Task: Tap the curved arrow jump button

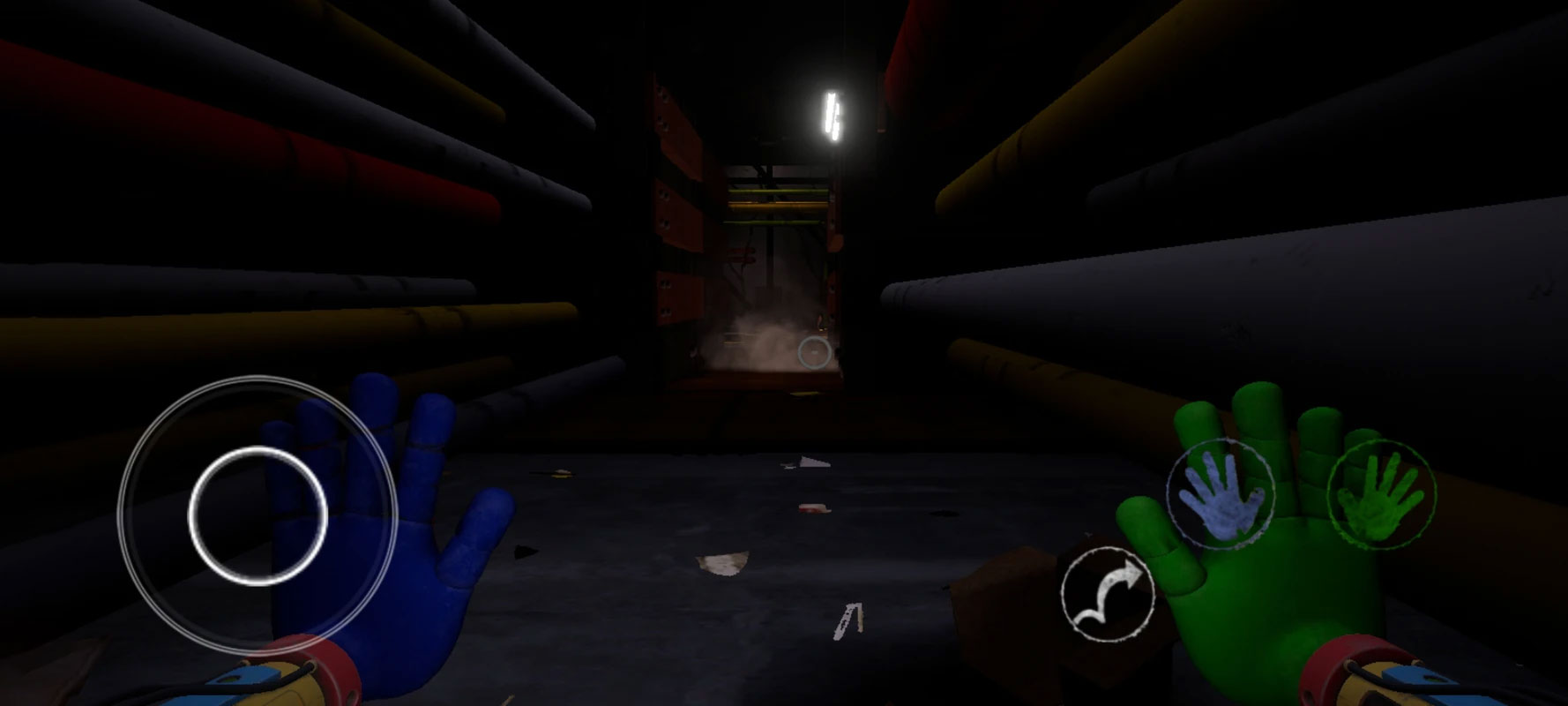Action: point(1108,594)
